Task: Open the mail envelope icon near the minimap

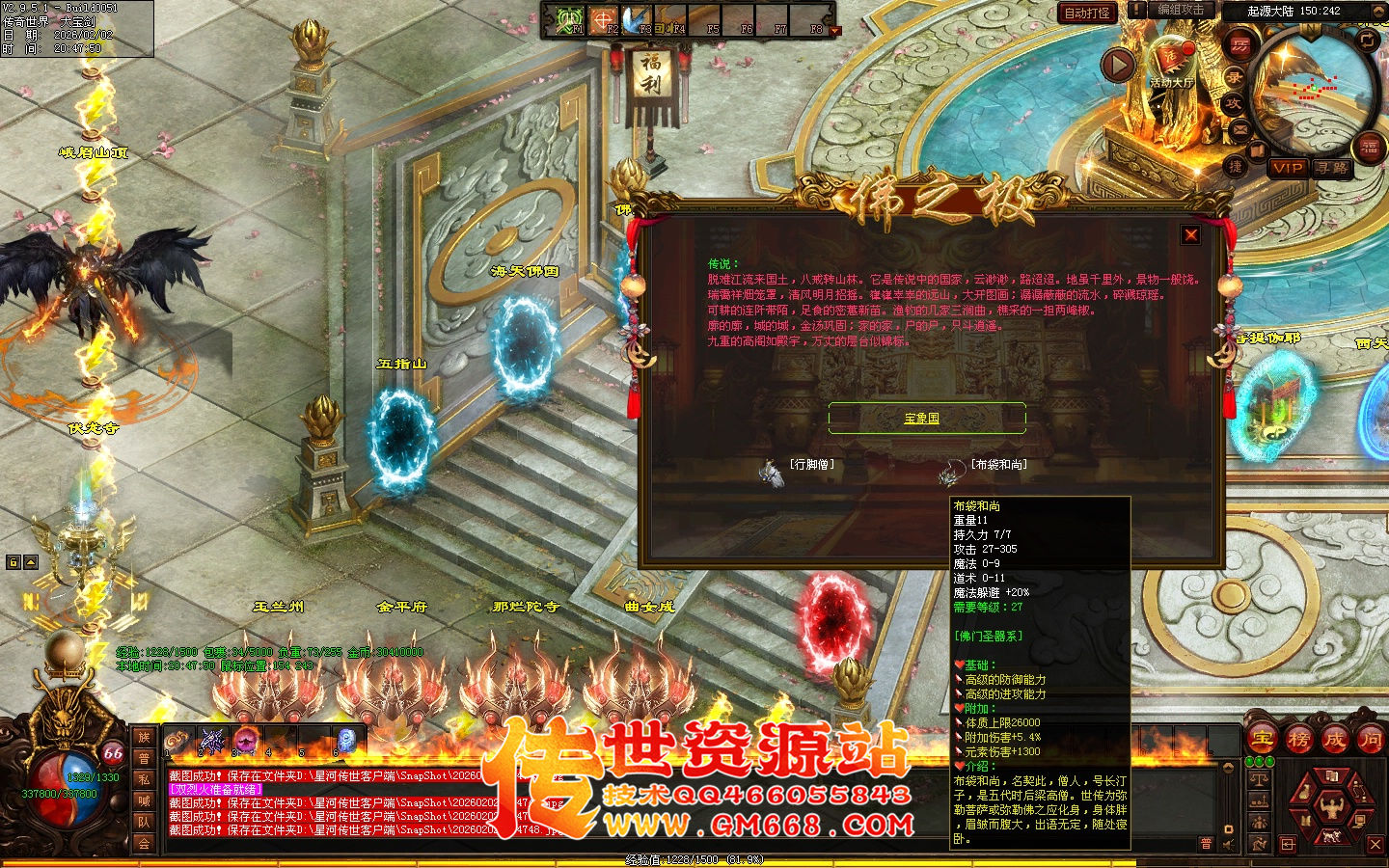Action: tap(1239, 128)
